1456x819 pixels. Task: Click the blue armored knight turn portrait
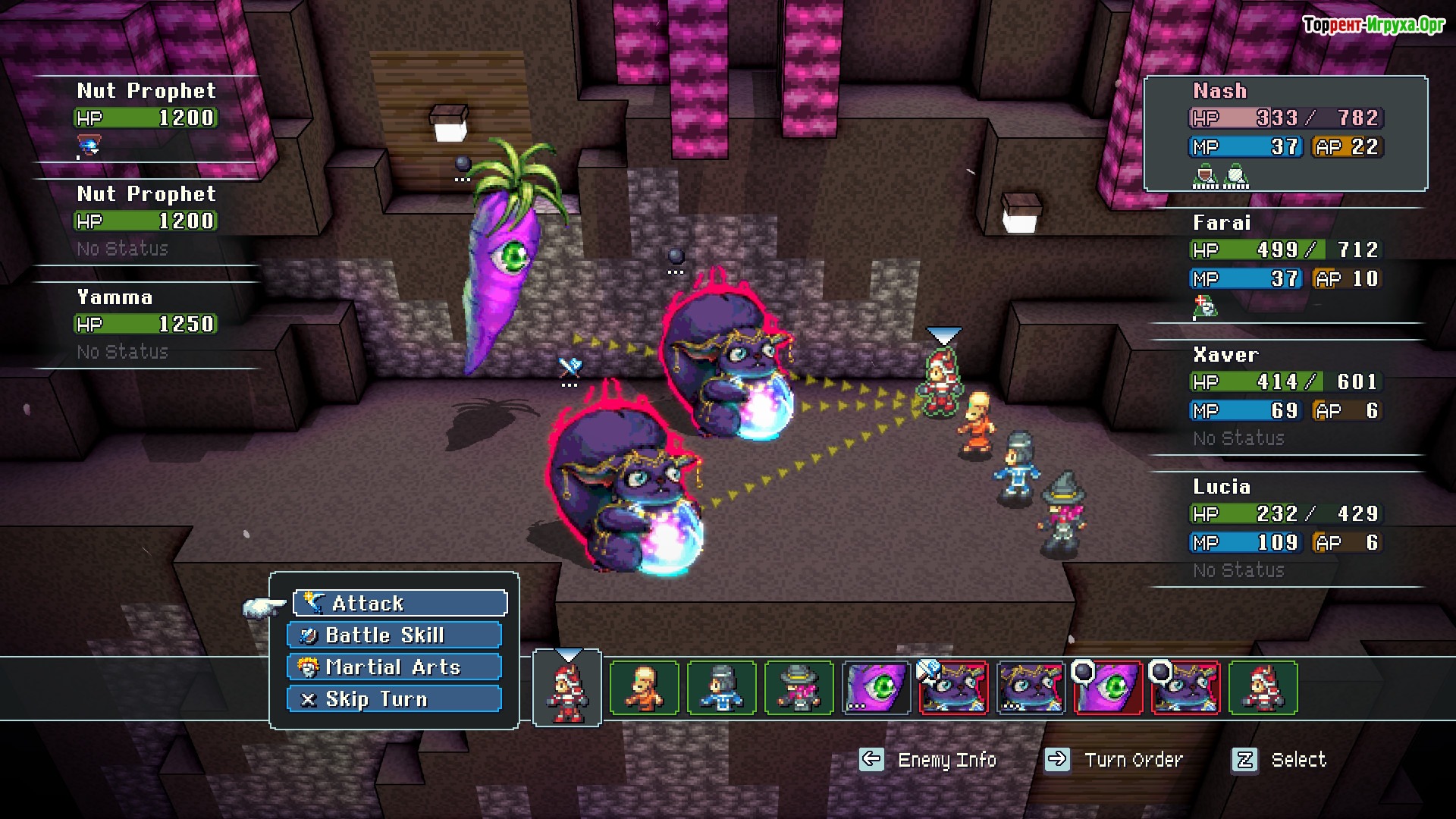721,689
